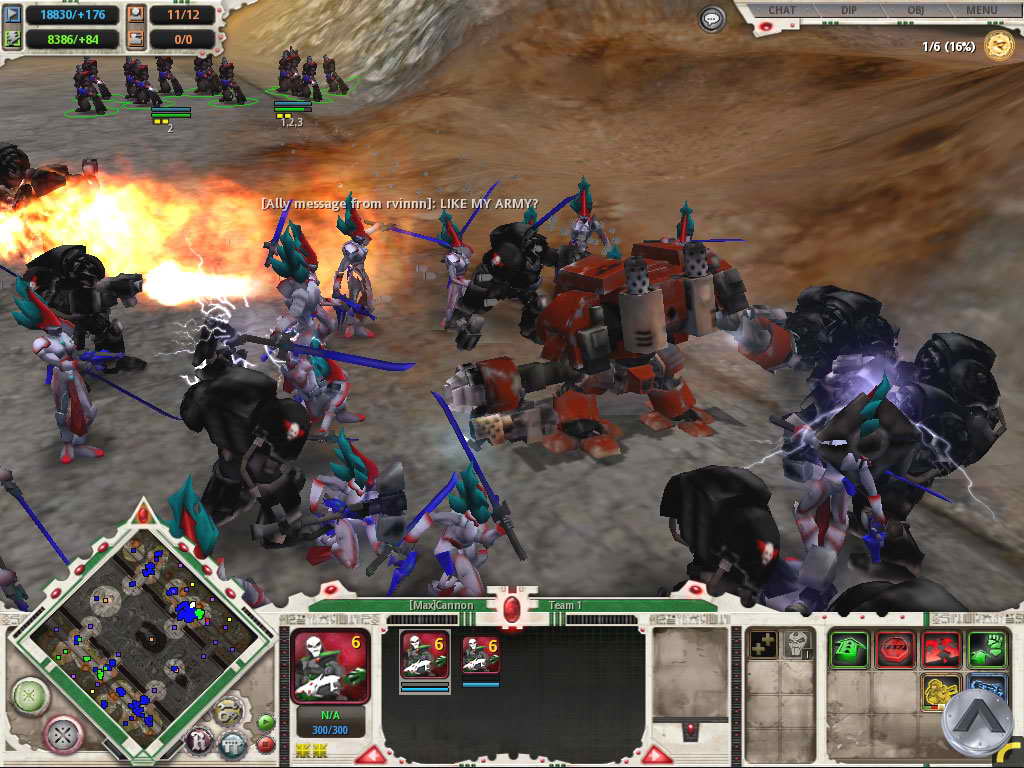Click the speech bubble chat icon
Viewport: 1024px width, 768px height.
coord(712,19)
